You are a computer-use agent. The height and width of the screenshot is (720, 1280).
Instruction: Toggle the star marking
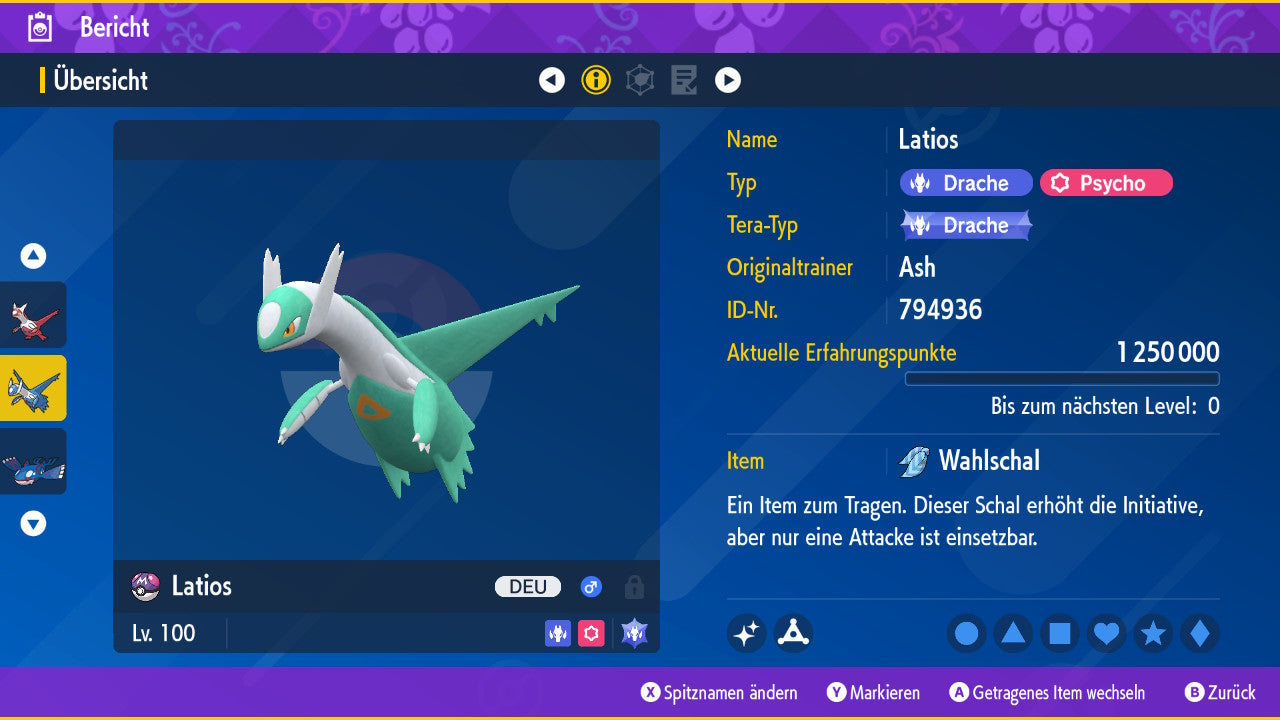[1153, 633]
